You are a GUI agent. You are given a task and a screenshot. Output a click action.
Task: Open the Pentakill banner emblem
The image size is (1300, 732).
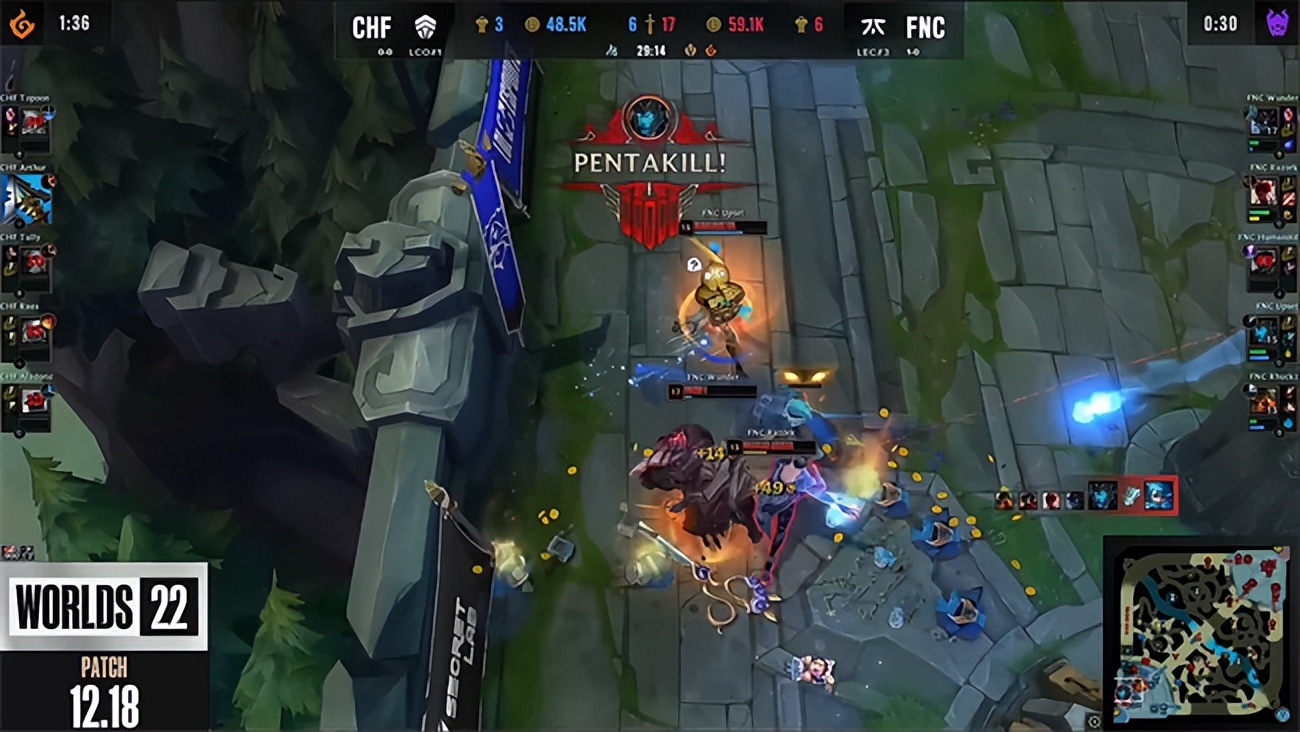[x=648, y=118]
